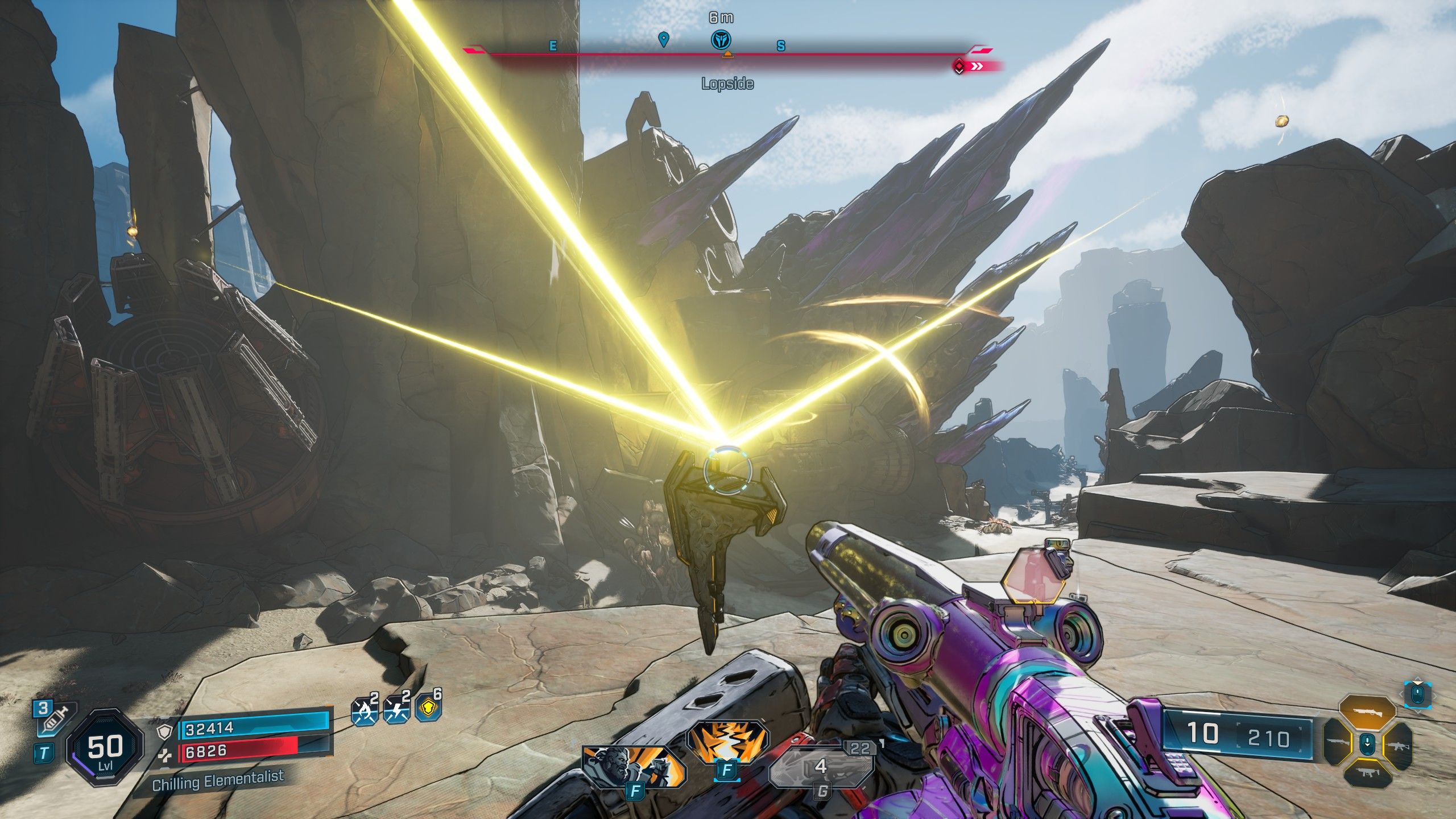
Task: Click the red diamond enemy indicator
Action: coord(959,67)
